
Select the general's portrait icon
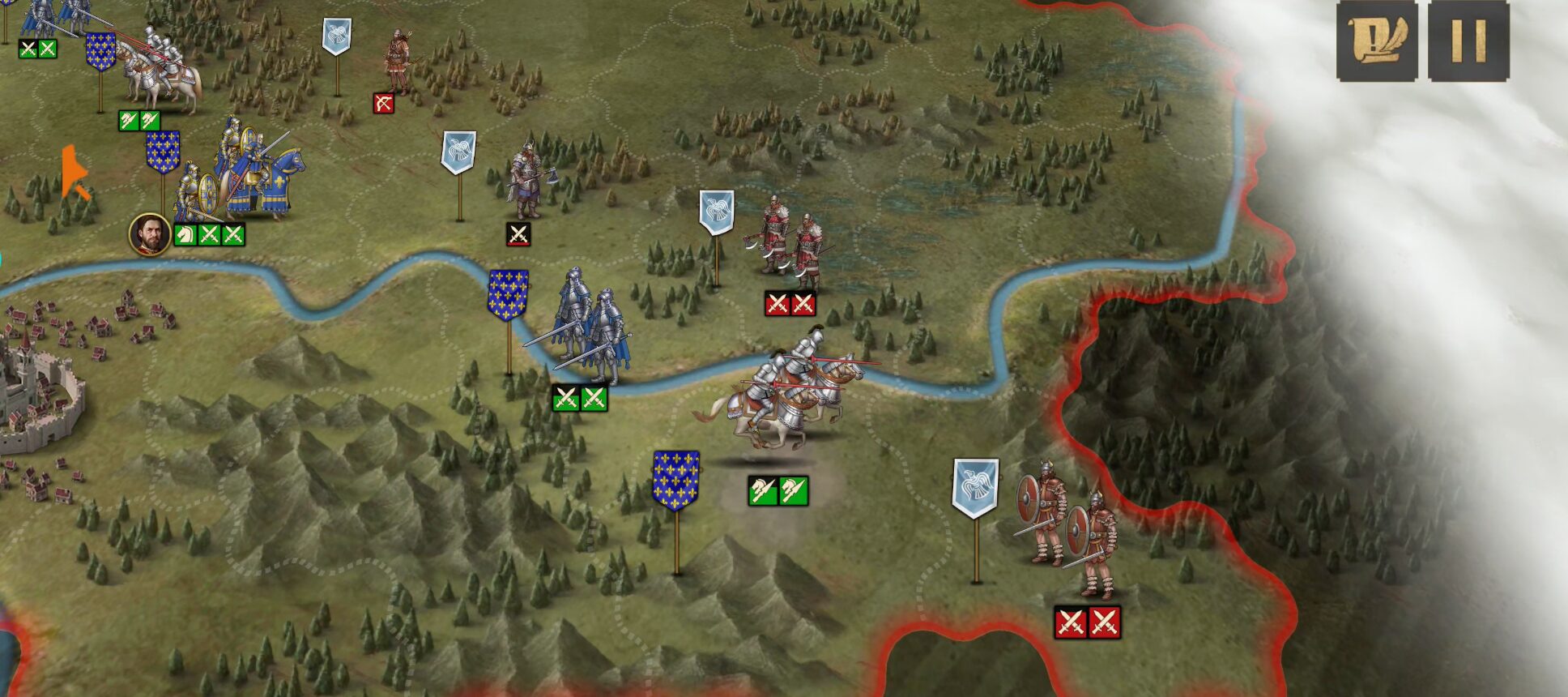150,235
